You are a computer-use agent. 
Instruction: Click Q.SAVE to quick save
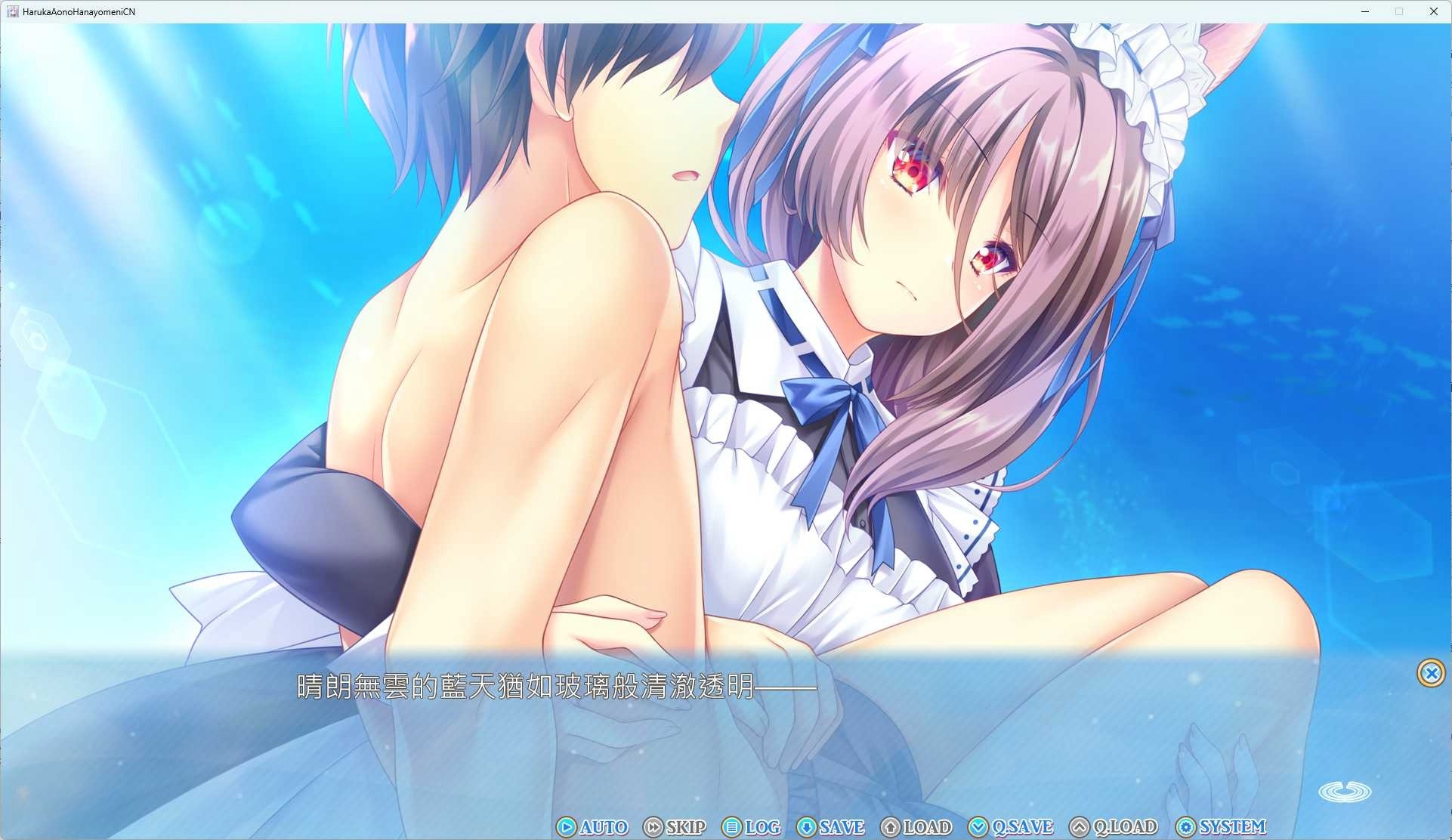point(1011,827)
